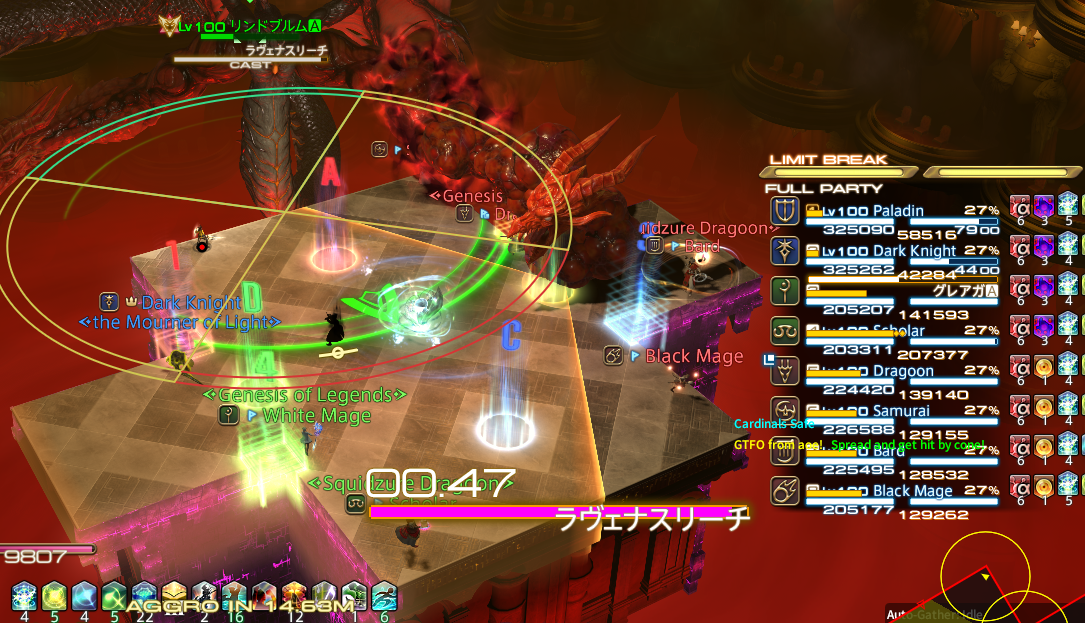The height and width of the screenshot is (623, 1085).
Task: Click the Black Mage meteor job icon
Action: point(784,491)
